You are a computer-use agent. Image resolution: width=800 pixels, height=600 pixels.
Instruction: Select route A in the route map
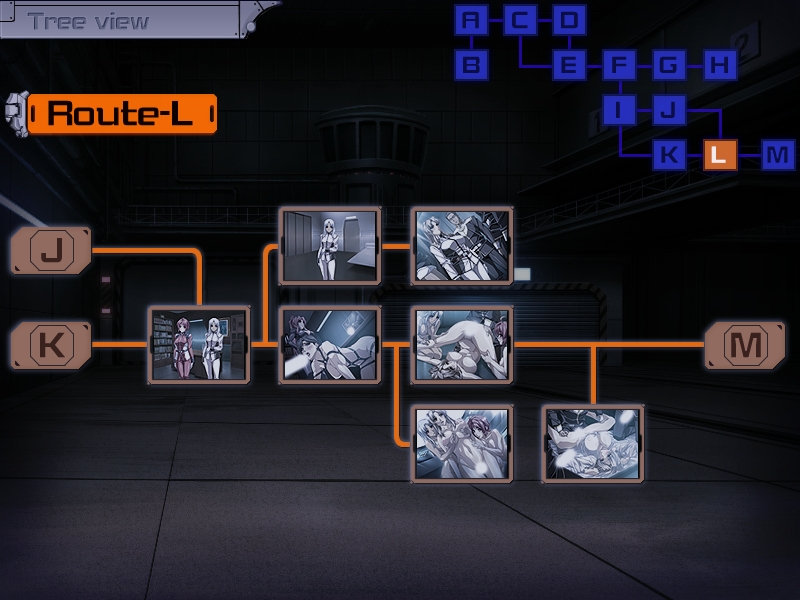coord(471,20)
